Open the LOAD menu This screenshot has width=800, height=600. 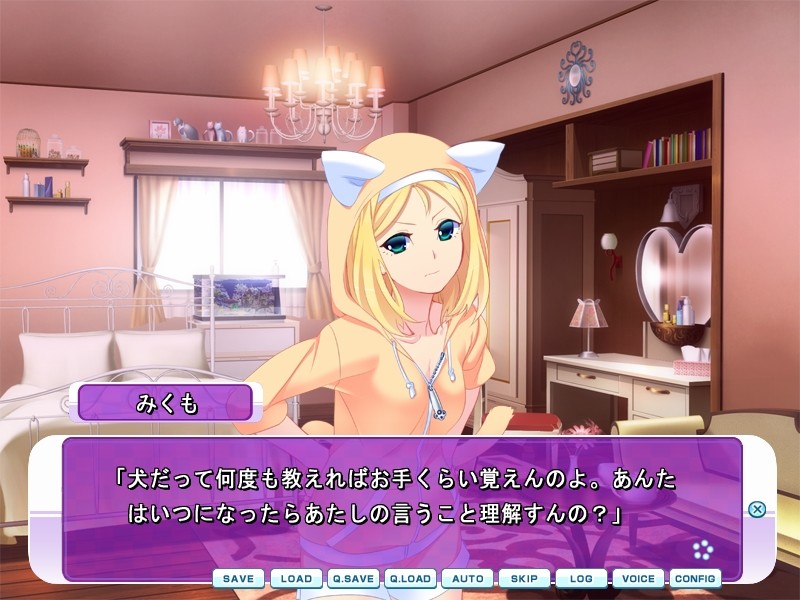point(296,579)
